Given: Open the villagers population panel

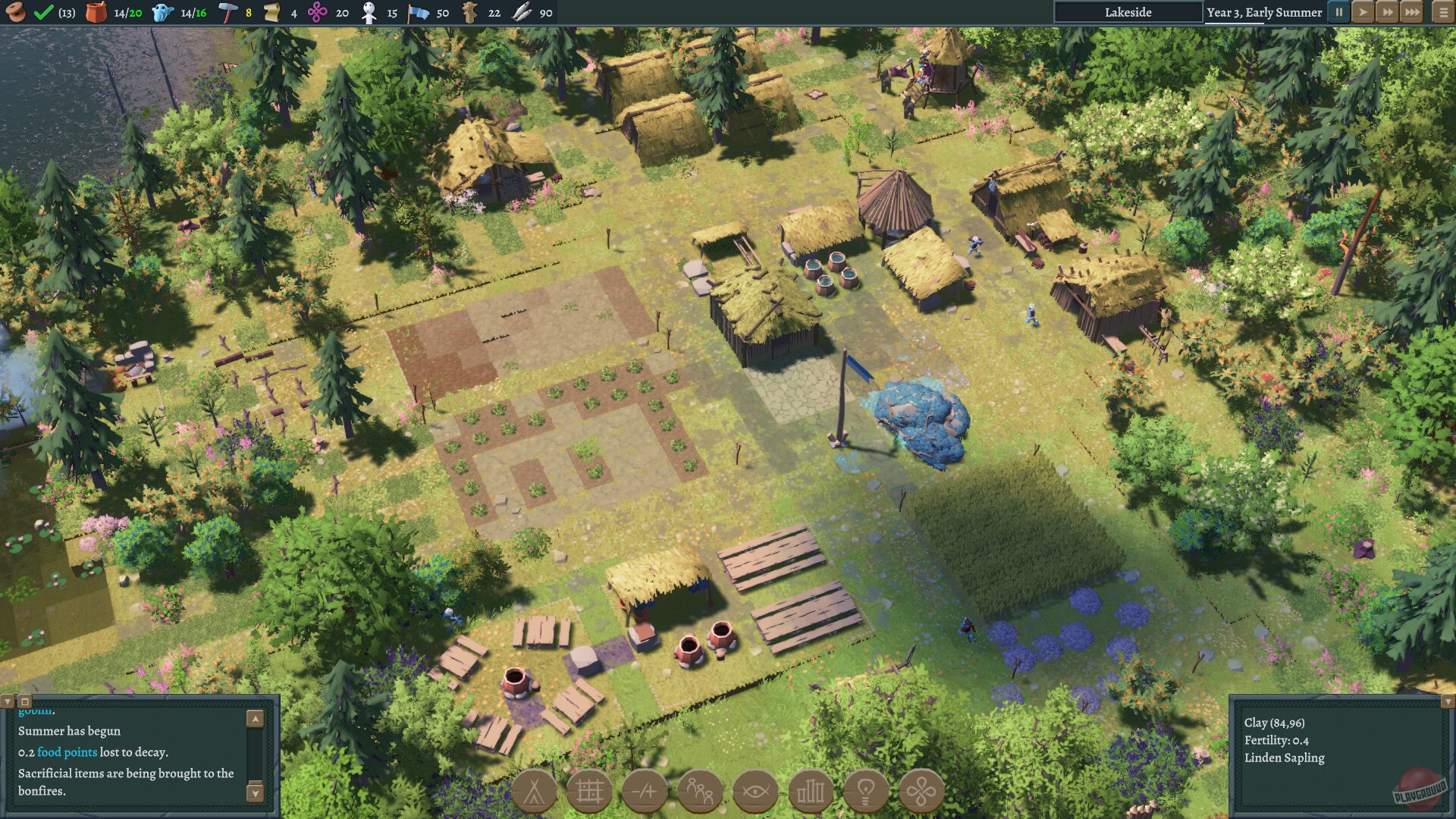Looking at the screenshot, I should coord(701,791).
